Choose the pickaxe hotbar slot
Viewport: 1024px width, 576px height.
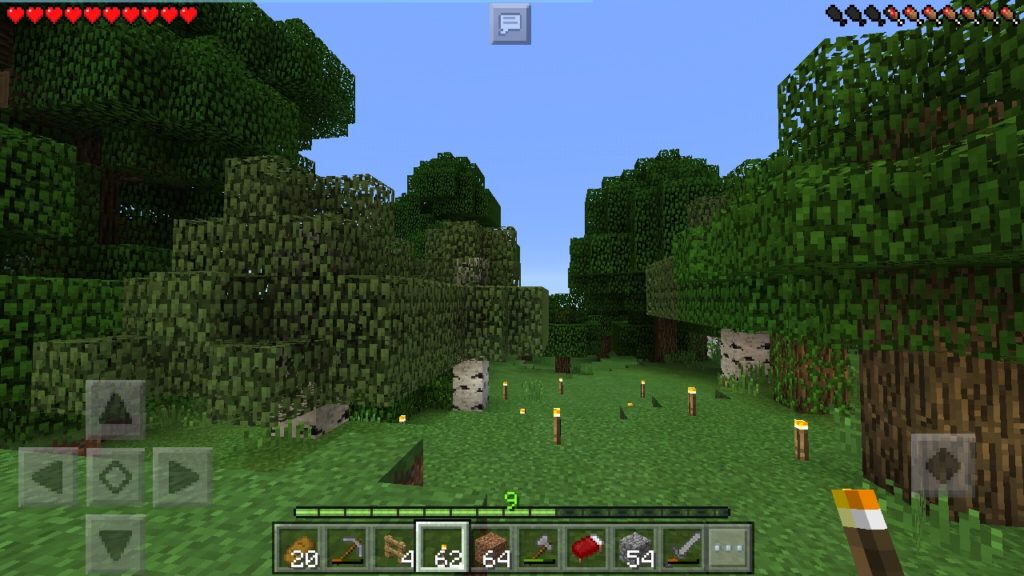click(346, 547)
